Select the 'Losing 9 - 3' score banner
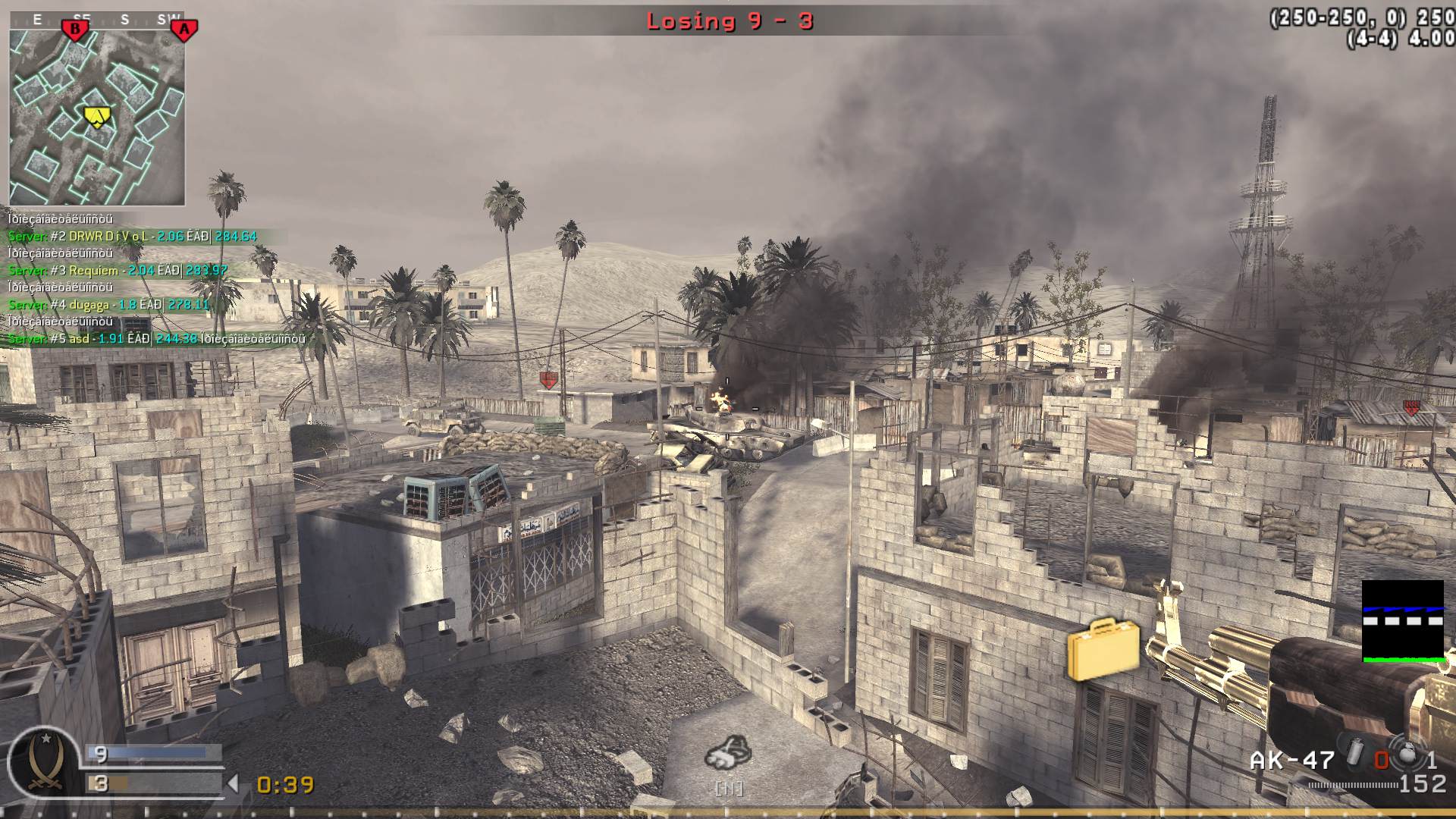This screenshot has height=819, width=1456. (x=730, y=21)
